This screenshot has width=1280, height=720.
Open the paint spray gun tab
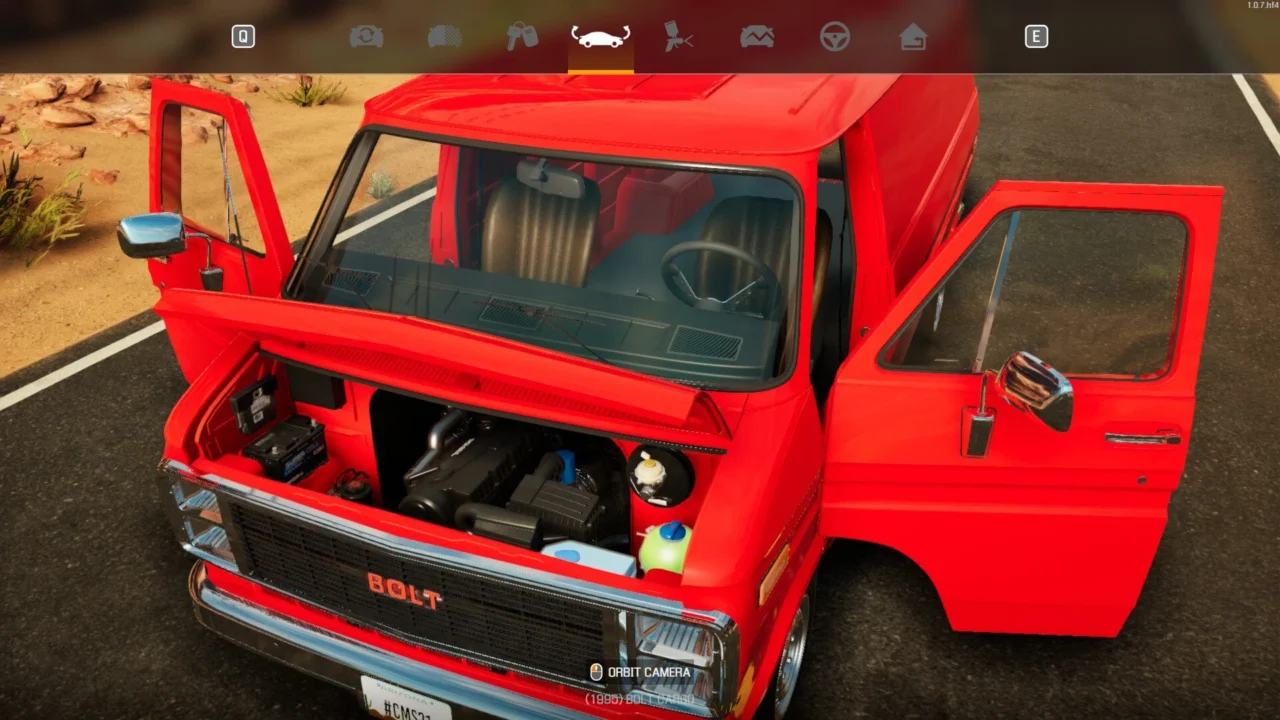(x=679, y=37)
